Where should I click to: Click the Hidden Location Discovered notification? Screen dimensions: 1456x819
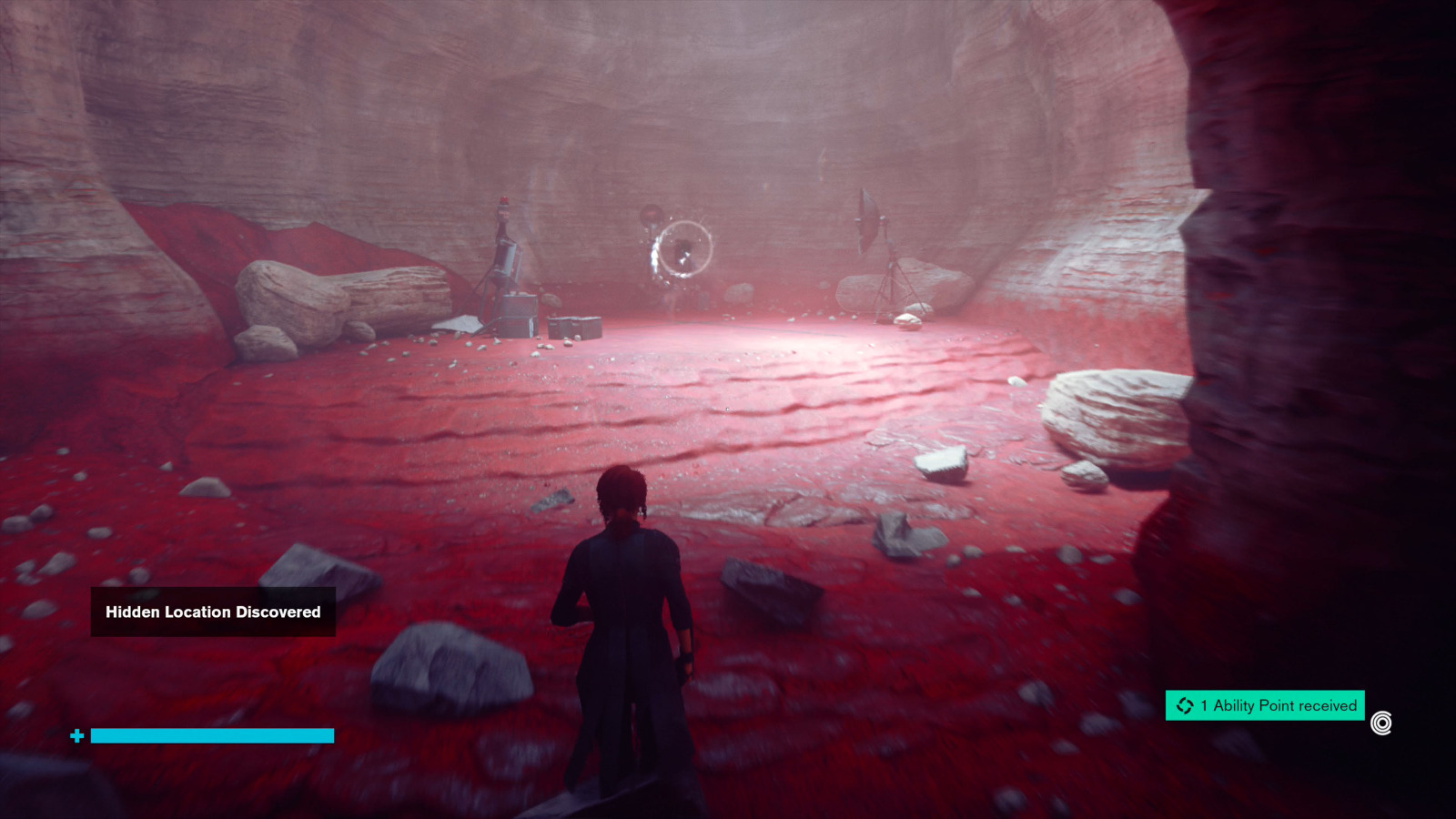[x=213, y=612]
